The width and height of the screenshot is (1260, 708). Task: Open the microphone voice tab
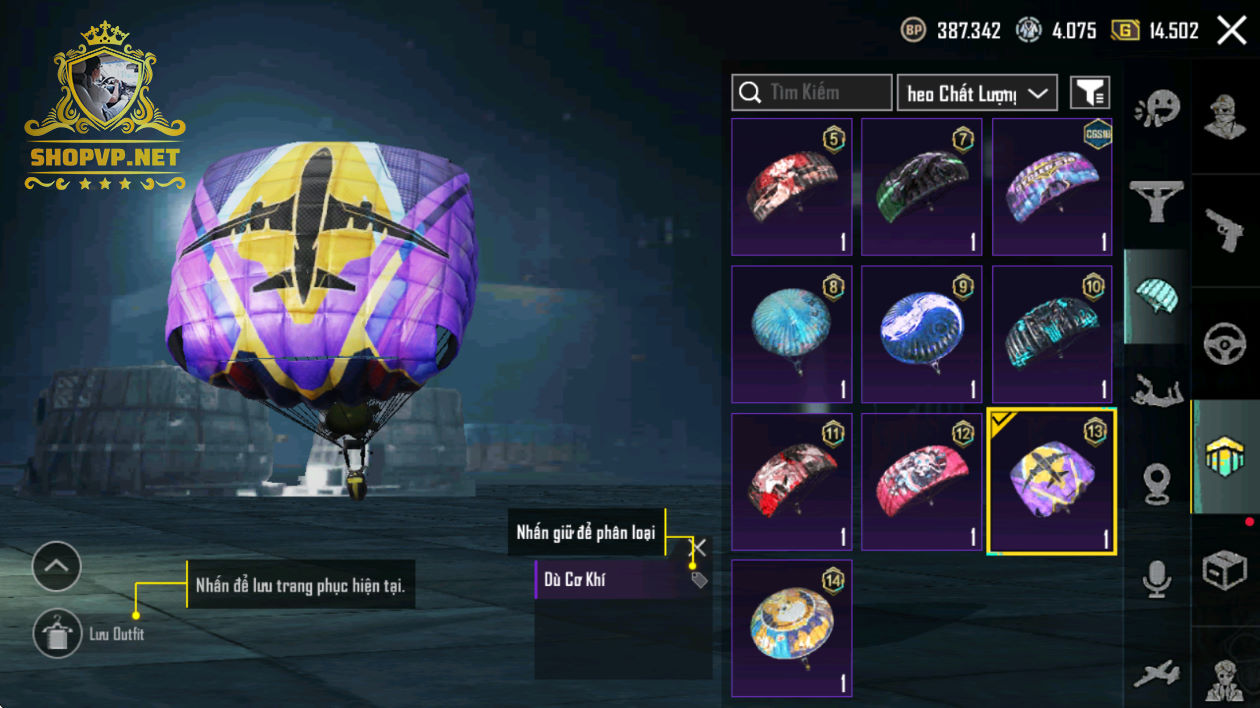click(x=1157, y=578)
